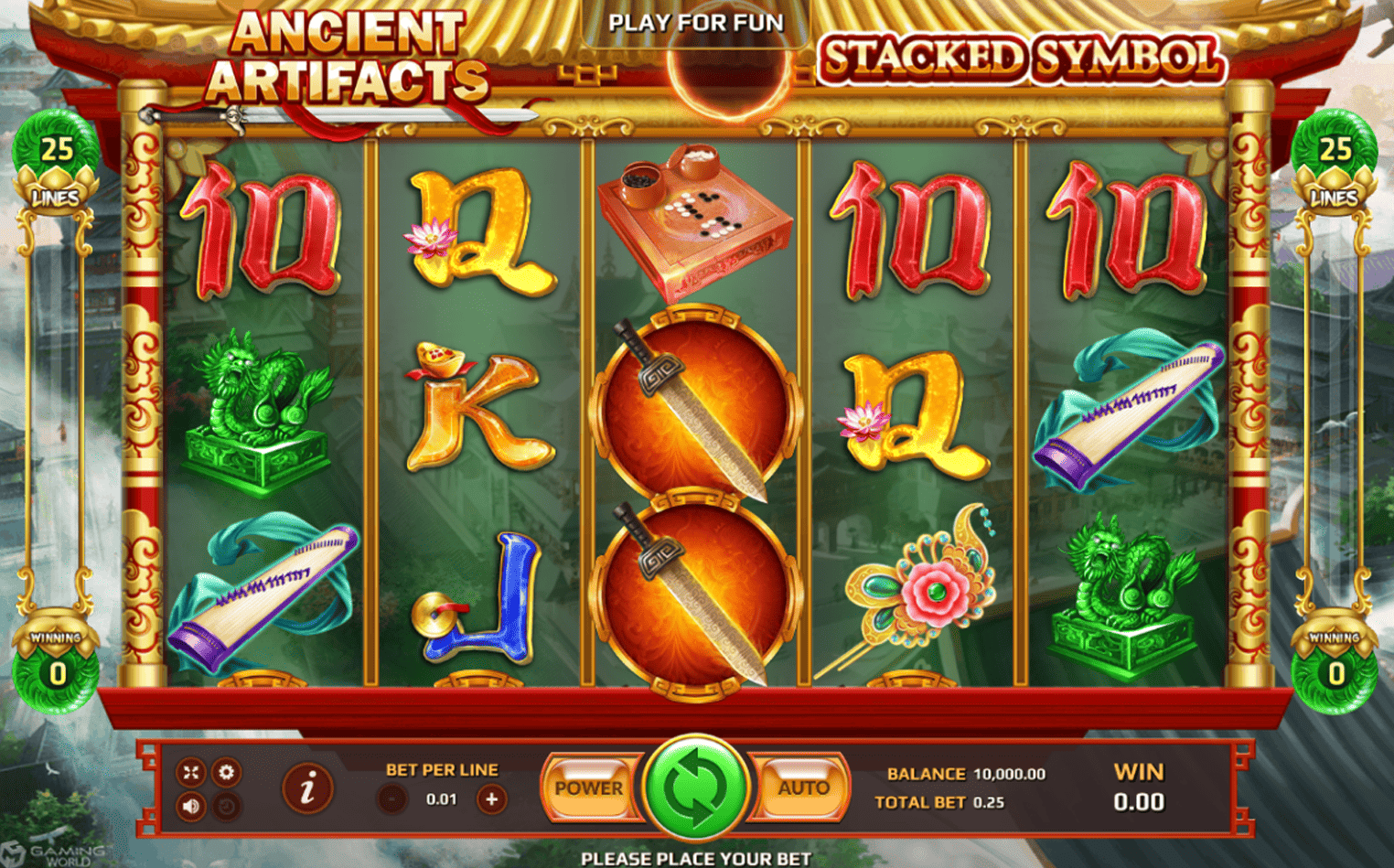Increase bet per line with plus

pyautogui.click(x=491, y=799)
